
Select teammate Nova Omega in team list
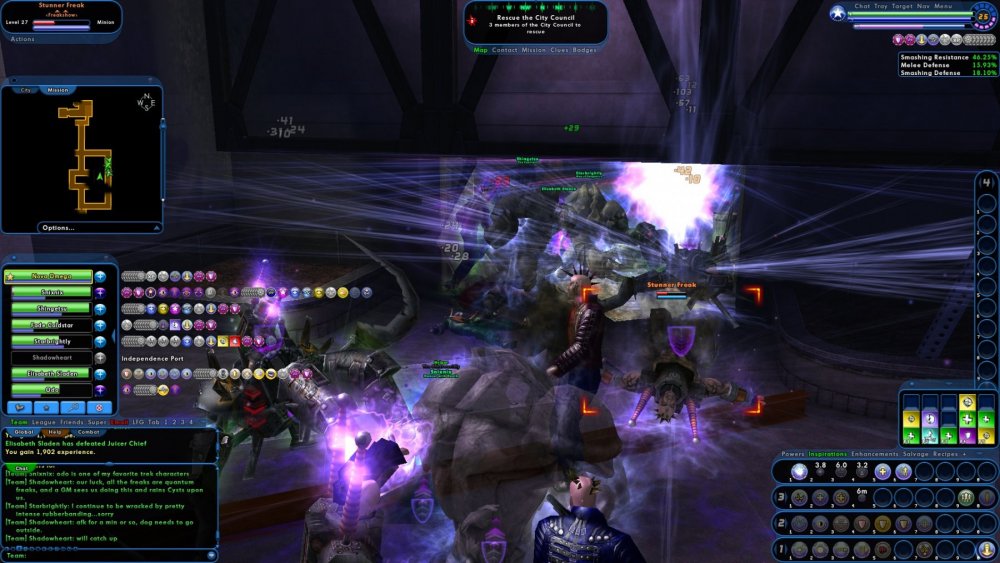click(51, 276)
